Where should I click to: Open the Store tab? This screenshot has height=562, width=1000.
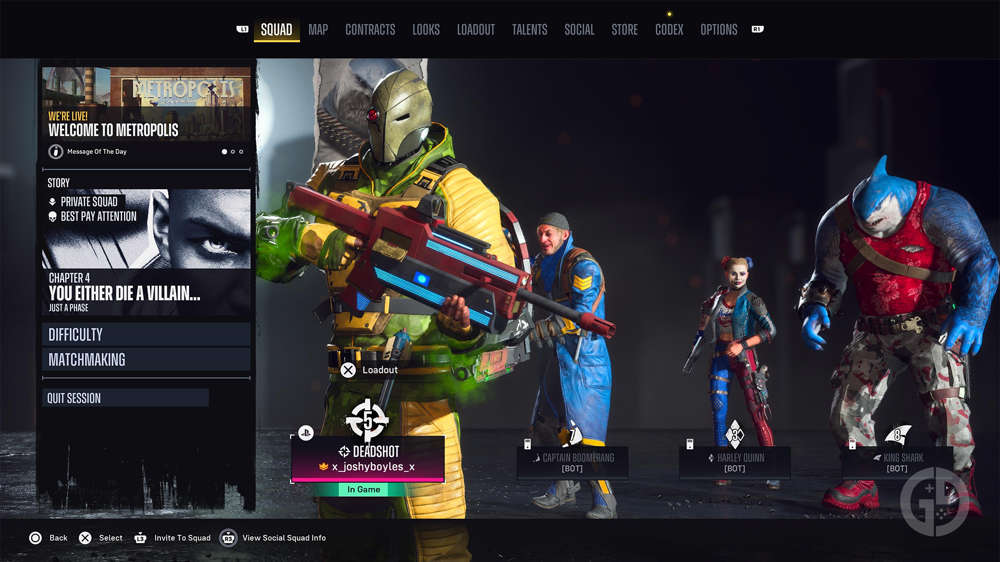(x=625, y=30)
